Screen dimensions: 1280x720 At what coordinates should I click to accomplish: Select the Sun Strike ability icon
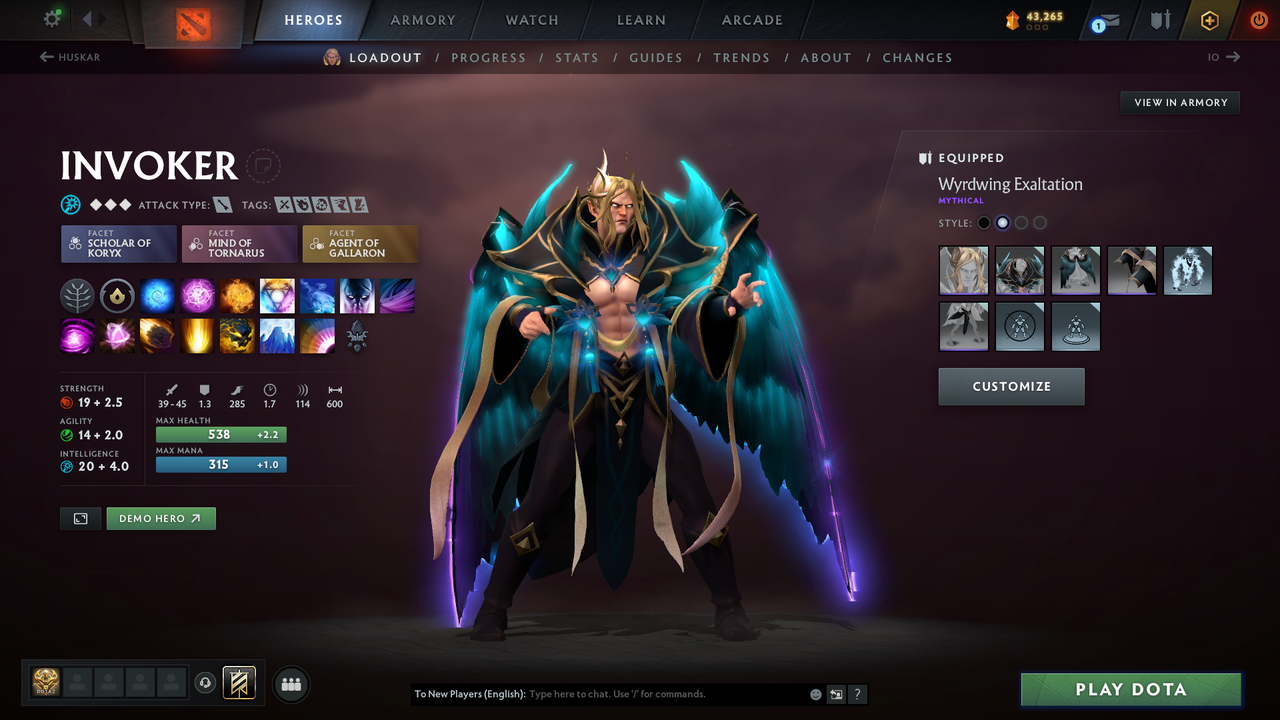[x=197, y=335]
